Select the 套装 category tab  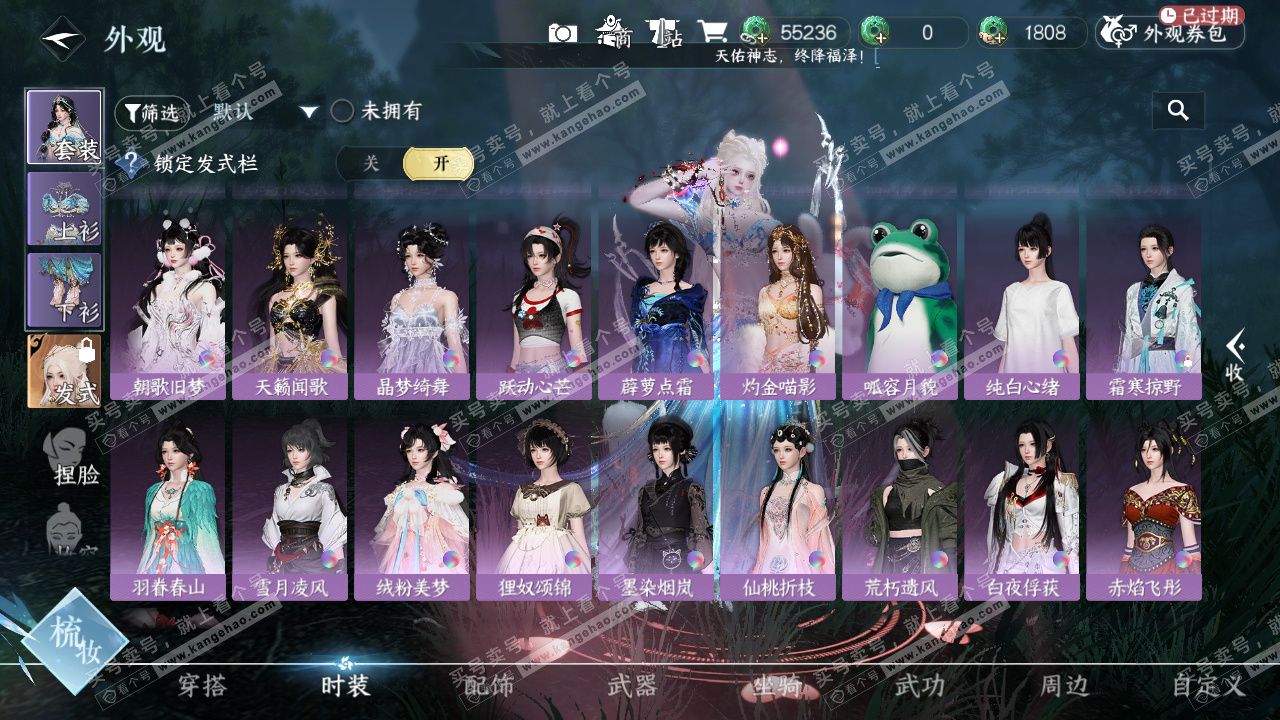[64, 127]
